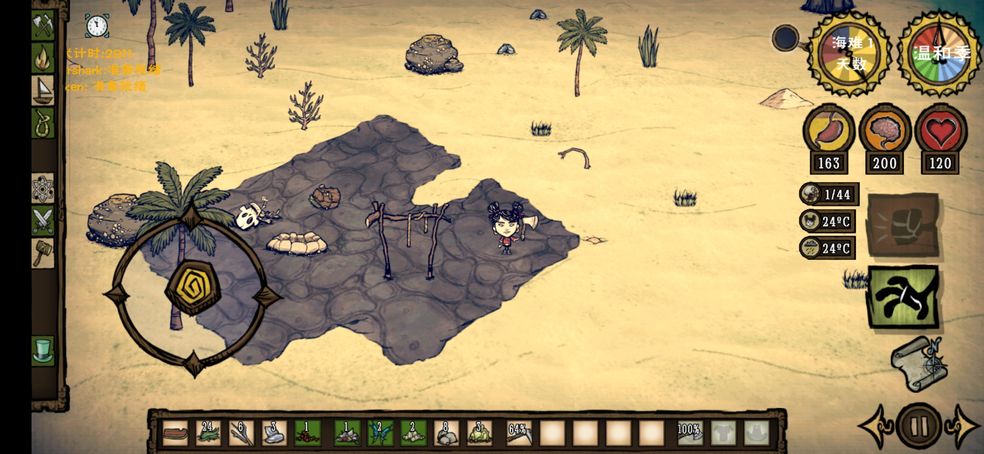Rotate camera with the left arrow

873,426
